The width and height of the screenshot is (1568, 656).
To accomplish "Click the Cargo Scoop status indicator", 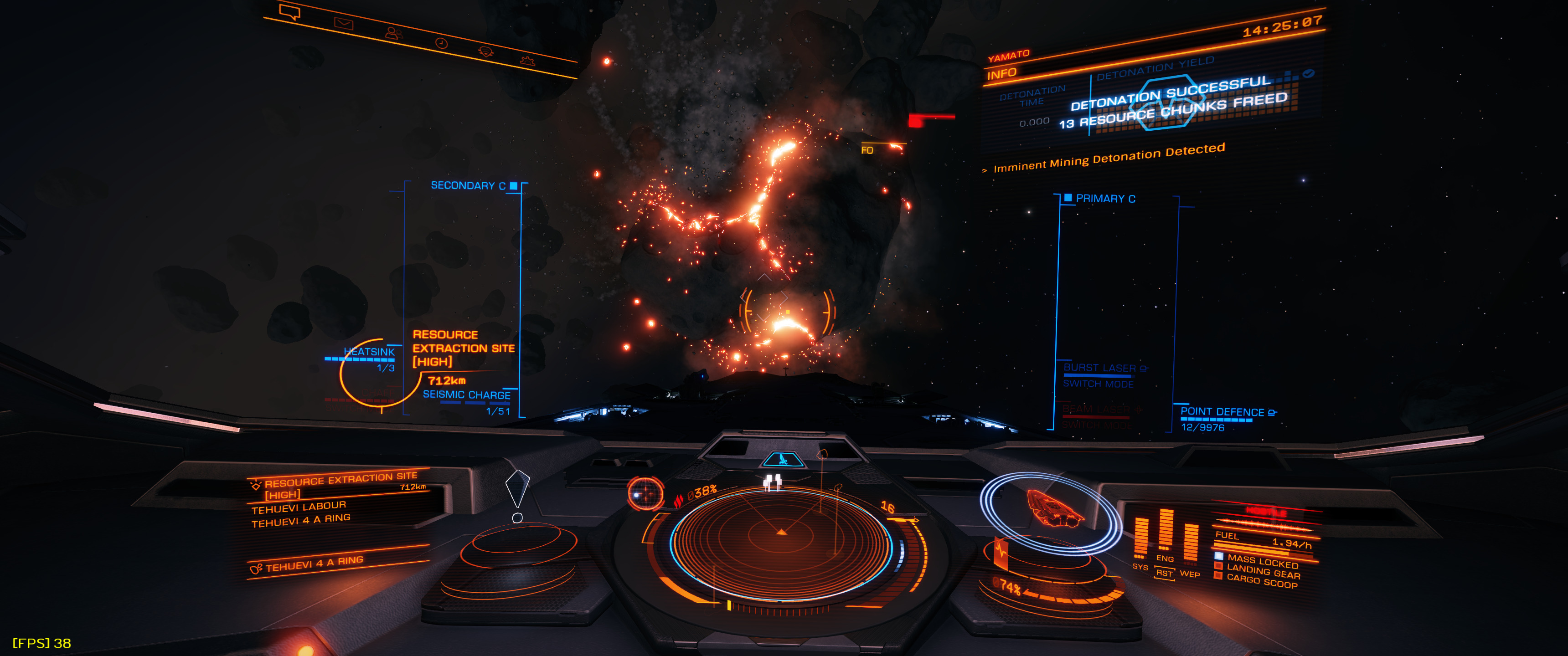I will coord(1261,582).
